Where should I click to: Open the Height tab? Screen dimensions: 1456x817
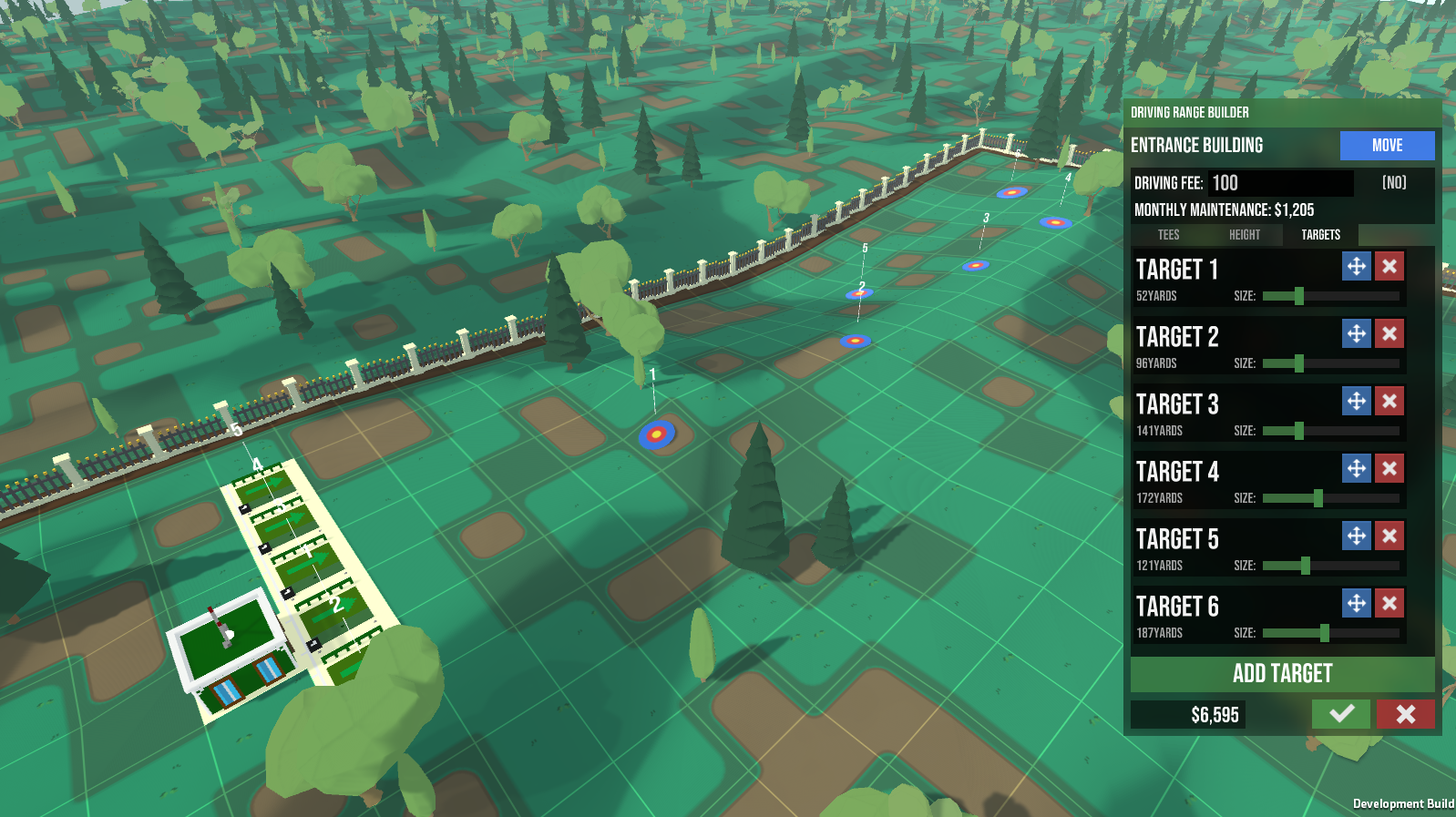click(x=1244, y=235)
